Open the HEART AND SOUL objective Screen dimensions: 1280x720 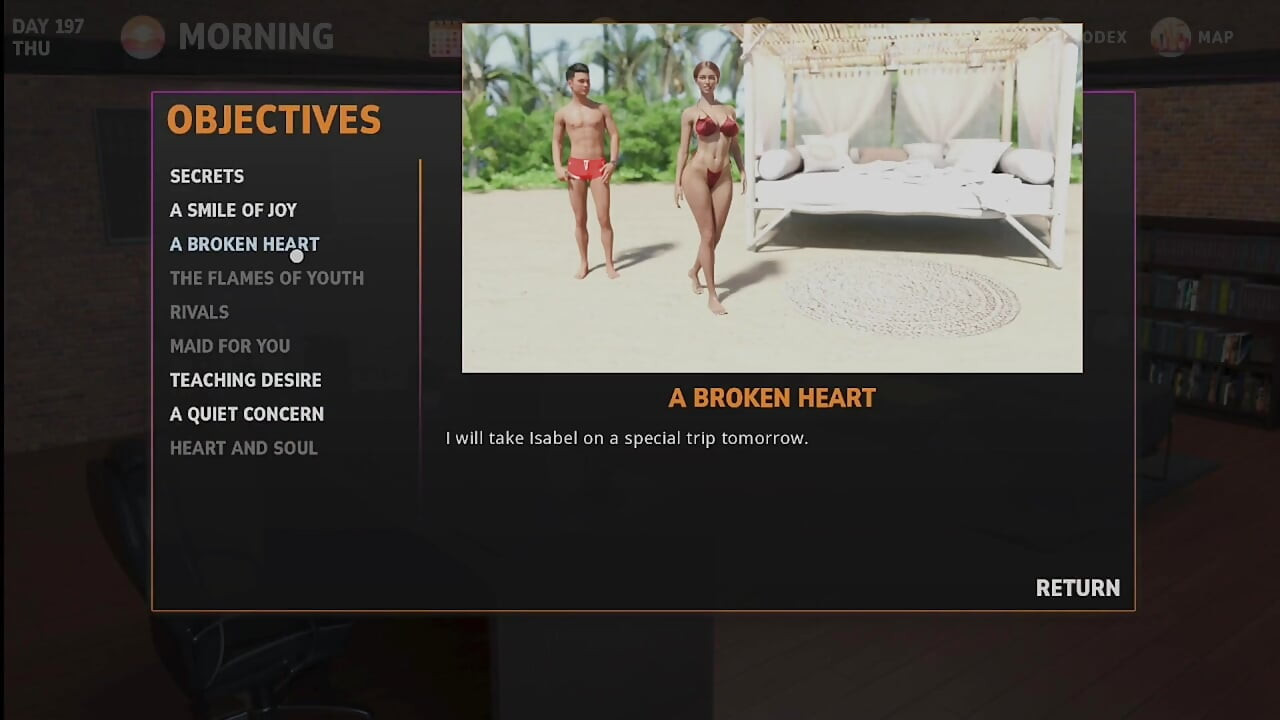[x=243, y=448]
